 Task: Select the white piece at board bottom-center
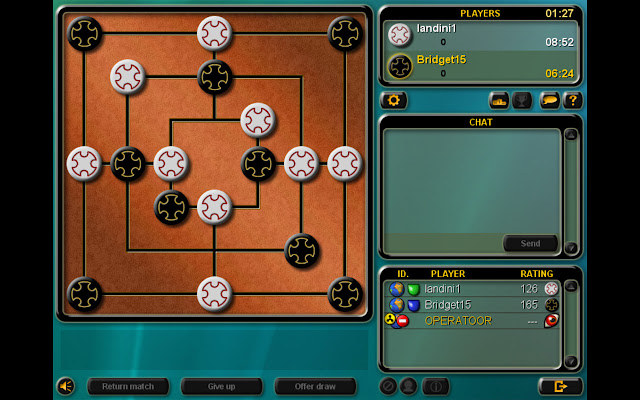(214, 294)
